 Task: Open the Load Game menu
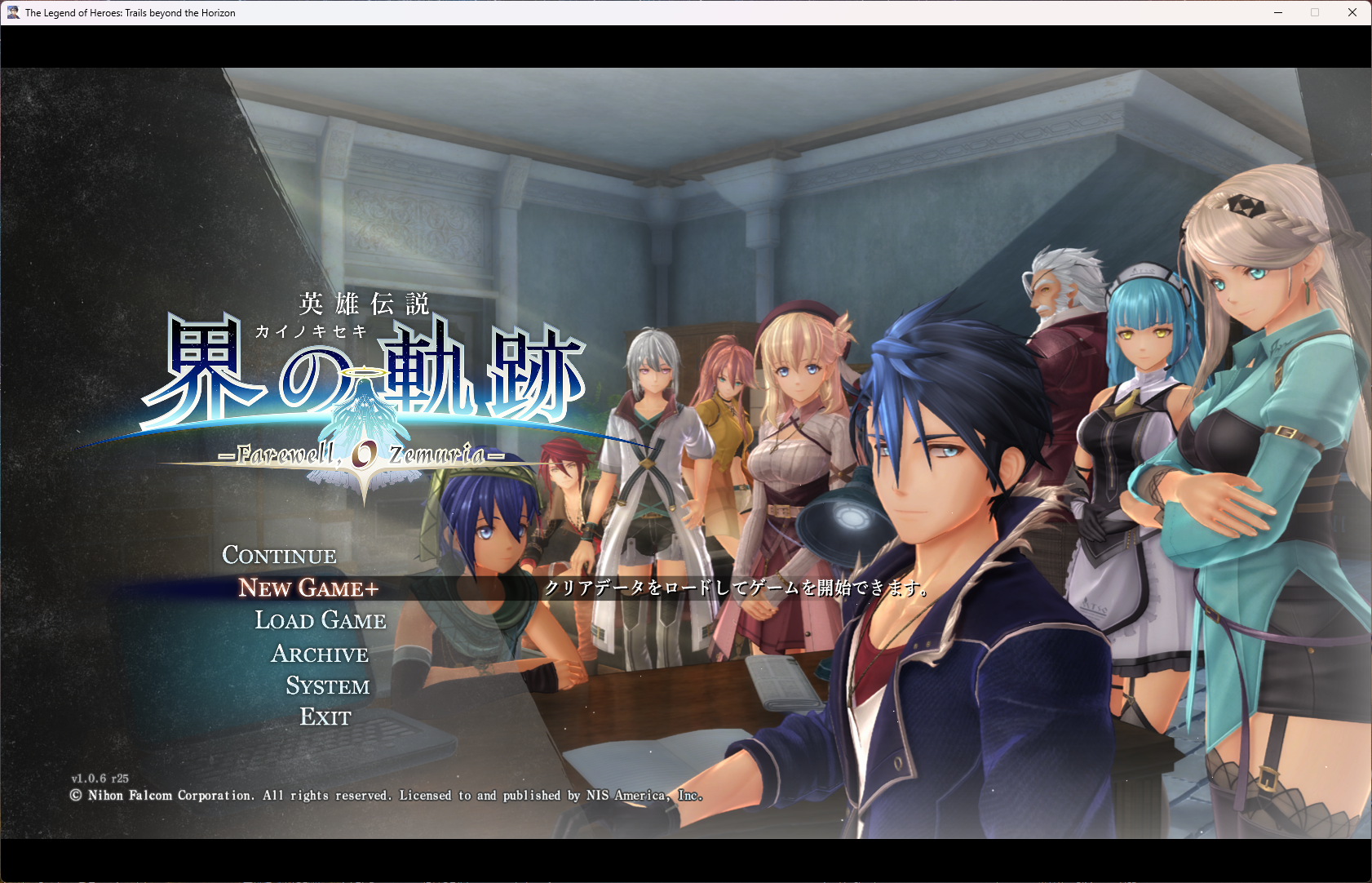tap(321, 621)
